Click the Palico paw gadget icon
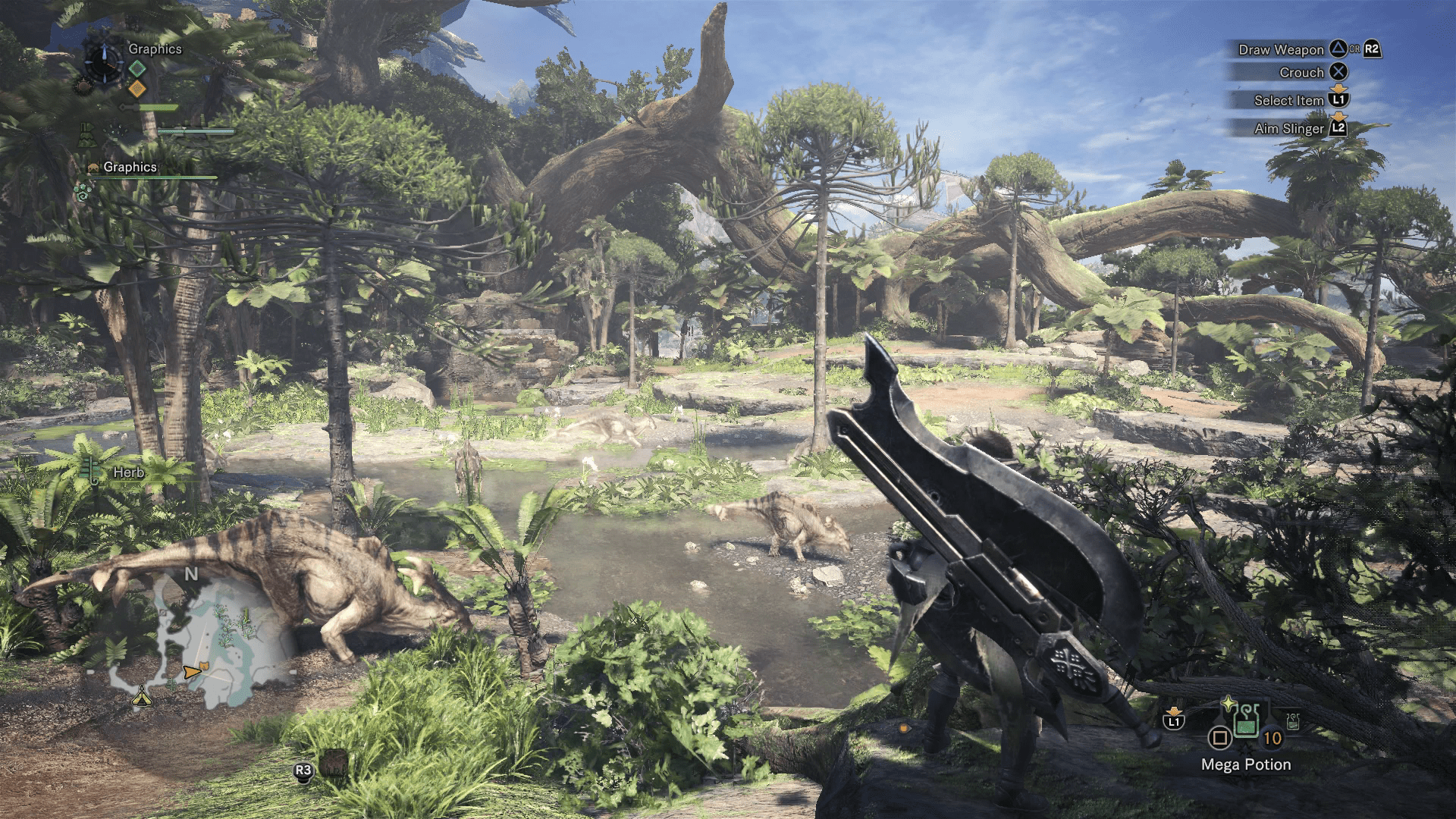The width and height of the screenshot is (1456, 819). click(82, 192)
